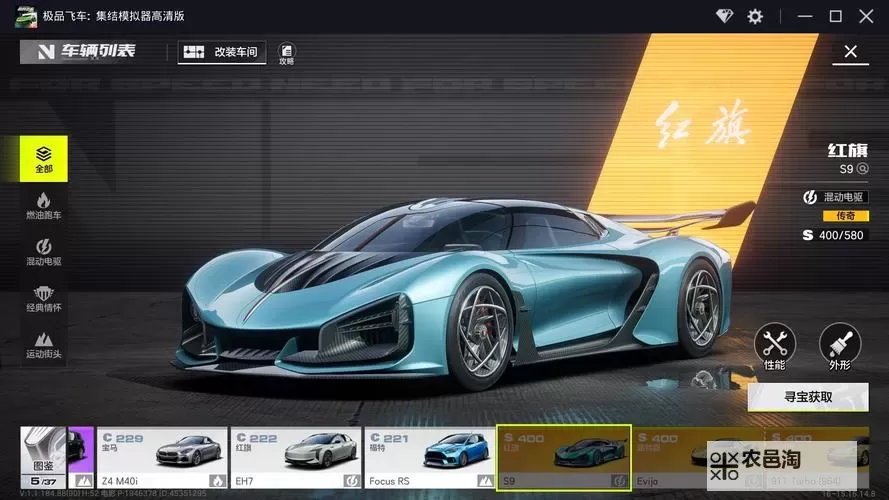
Task: Click the 寻宝获取 obtain button
Action: (807, 396)
